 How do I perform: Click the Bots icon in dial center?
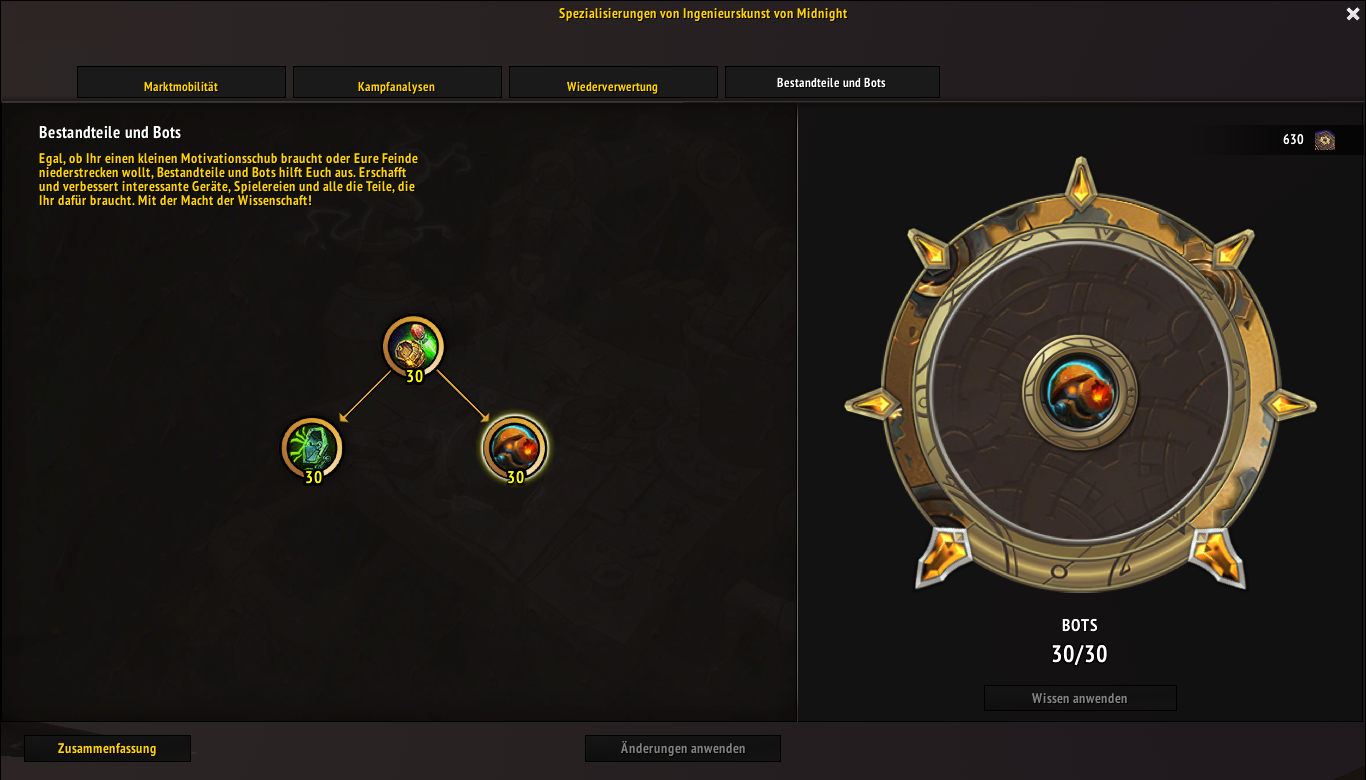pos(1079,391)
